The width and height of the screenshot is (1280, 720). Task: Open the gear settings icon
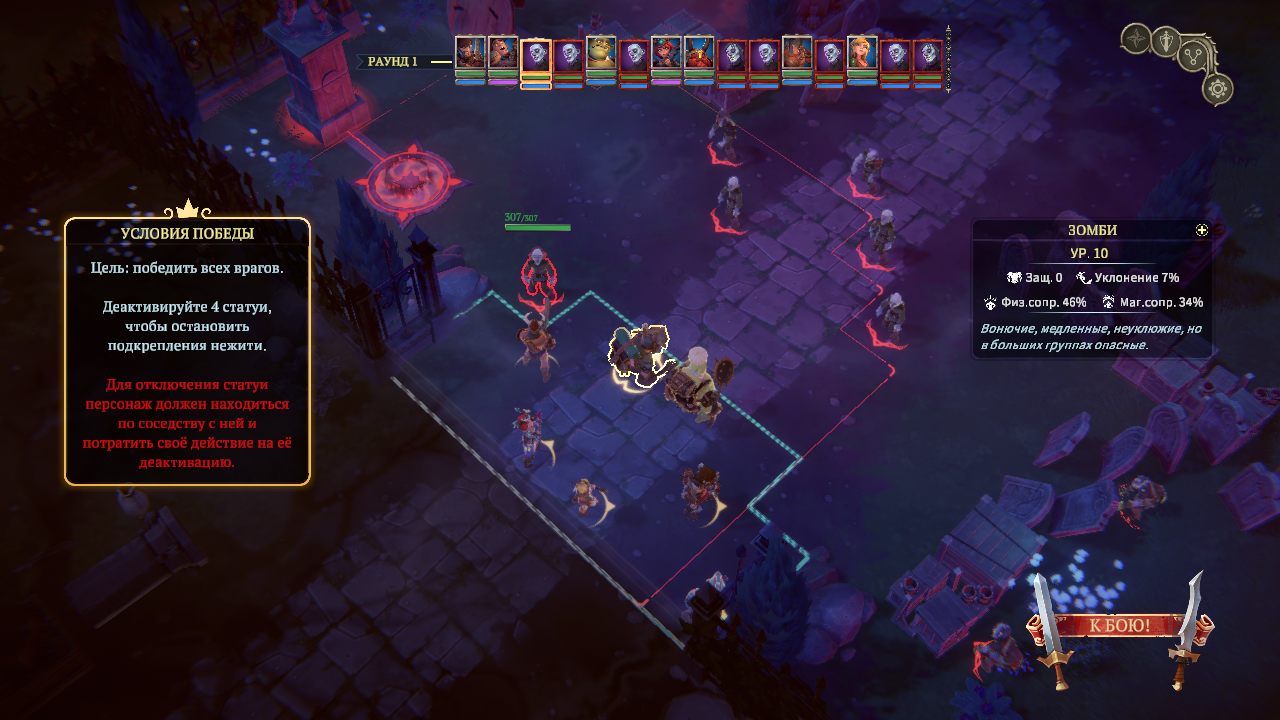point(1217,90)
